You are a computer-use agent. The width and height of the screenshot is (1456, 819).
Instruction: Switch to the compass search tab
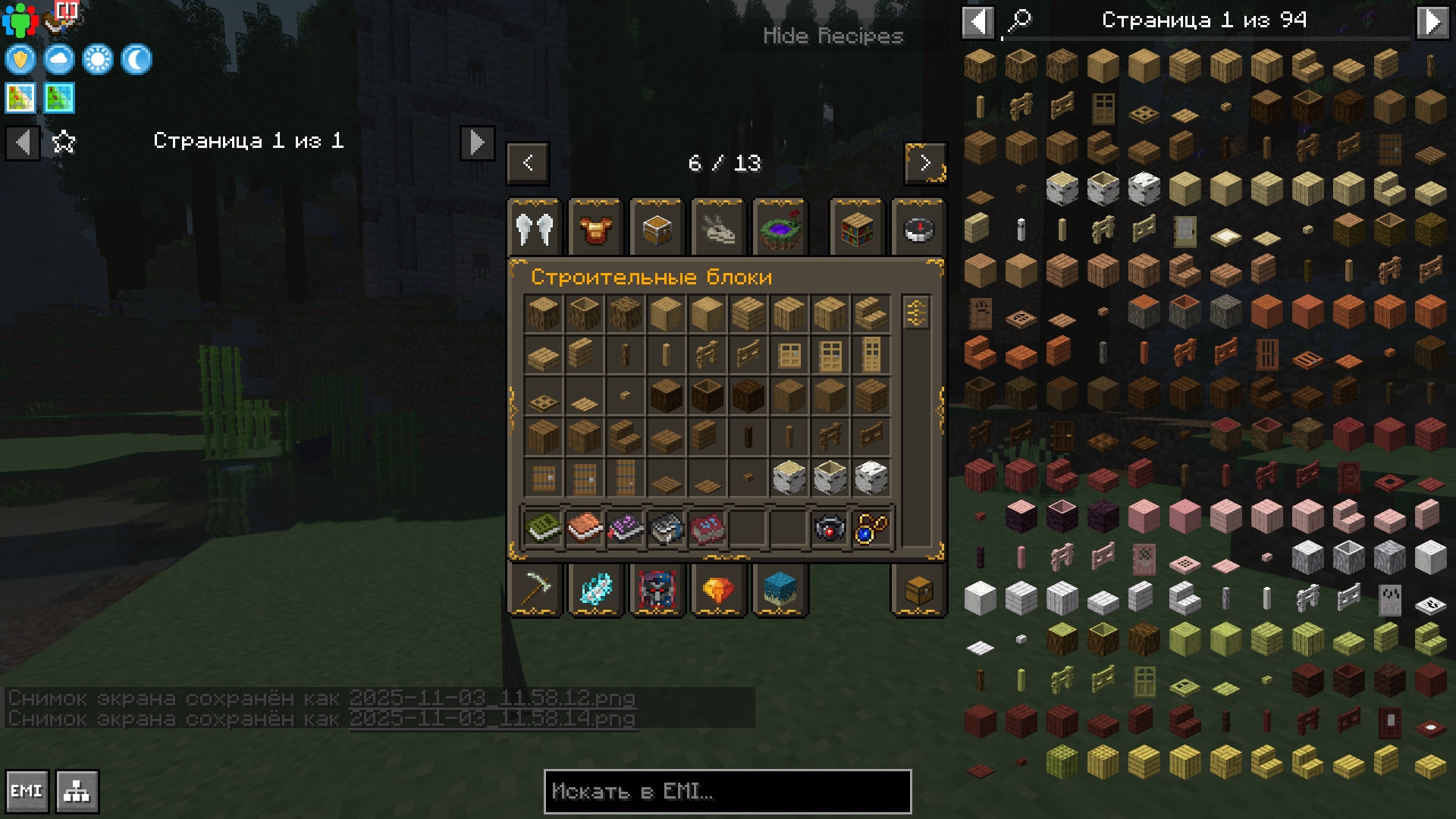[918, 228]
